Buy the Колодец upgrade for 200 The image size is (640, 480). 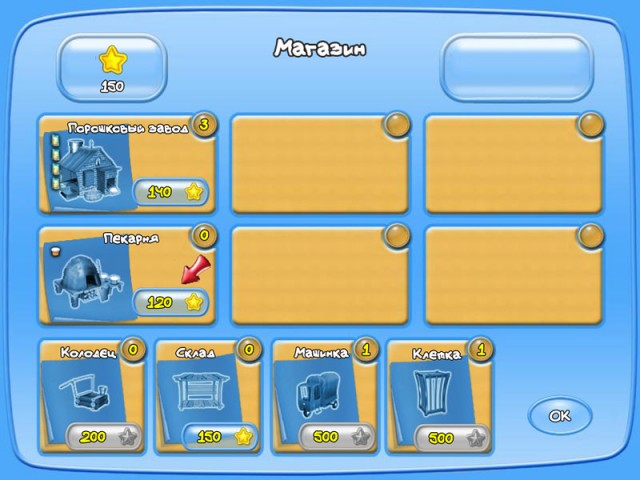click(102, 437)
